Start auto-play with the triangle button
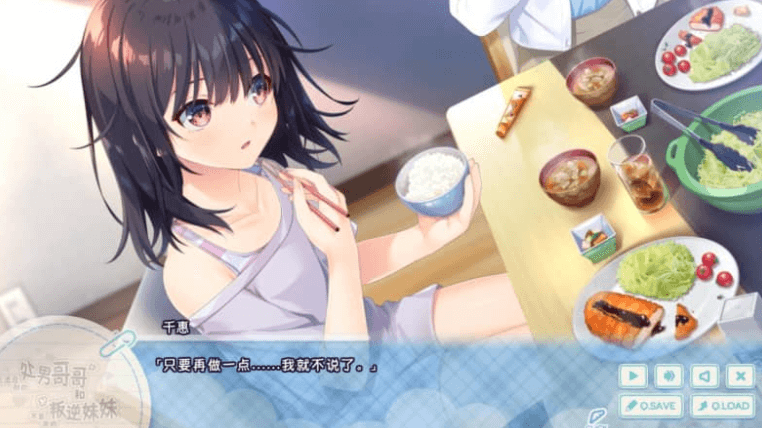The image size is (762, 428). [x=632, y=376]
